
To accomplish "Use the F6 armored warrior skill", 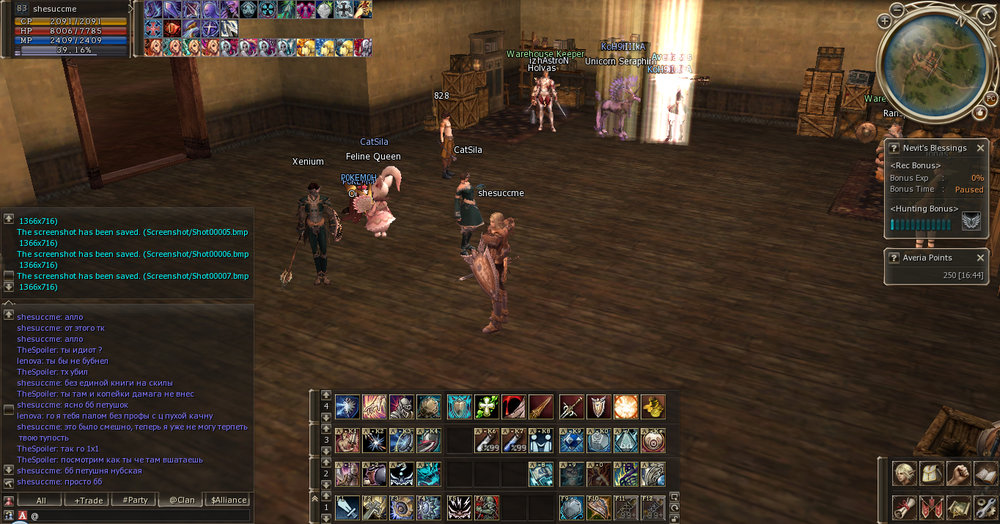I will [487, 506].
